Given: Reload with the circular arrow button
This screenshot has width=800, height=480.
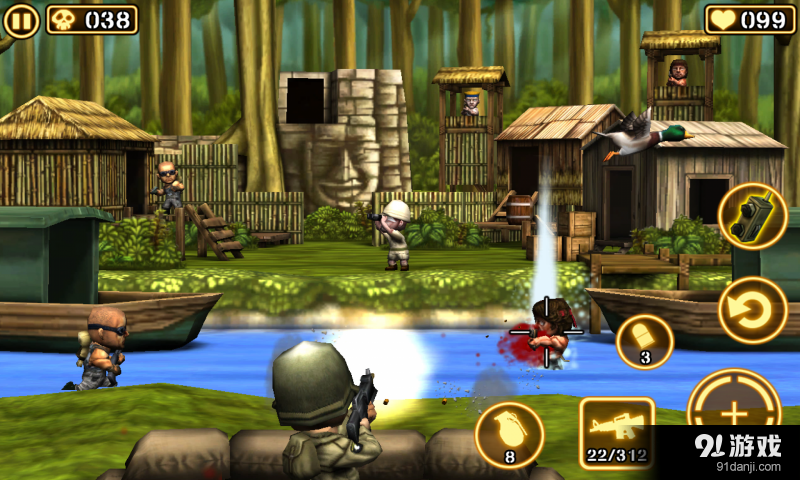Looking at the screenshot, I should (752, 310).
